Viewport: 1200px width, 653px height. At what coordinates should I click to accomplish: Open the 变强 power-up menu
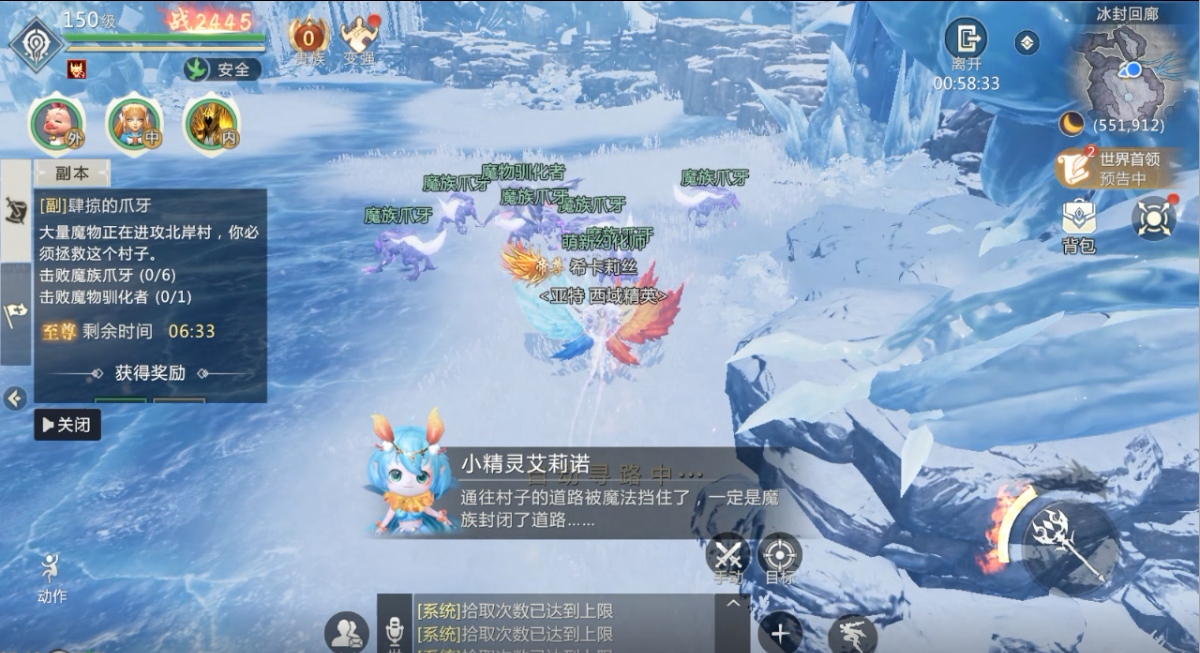[x=359, y=40]
